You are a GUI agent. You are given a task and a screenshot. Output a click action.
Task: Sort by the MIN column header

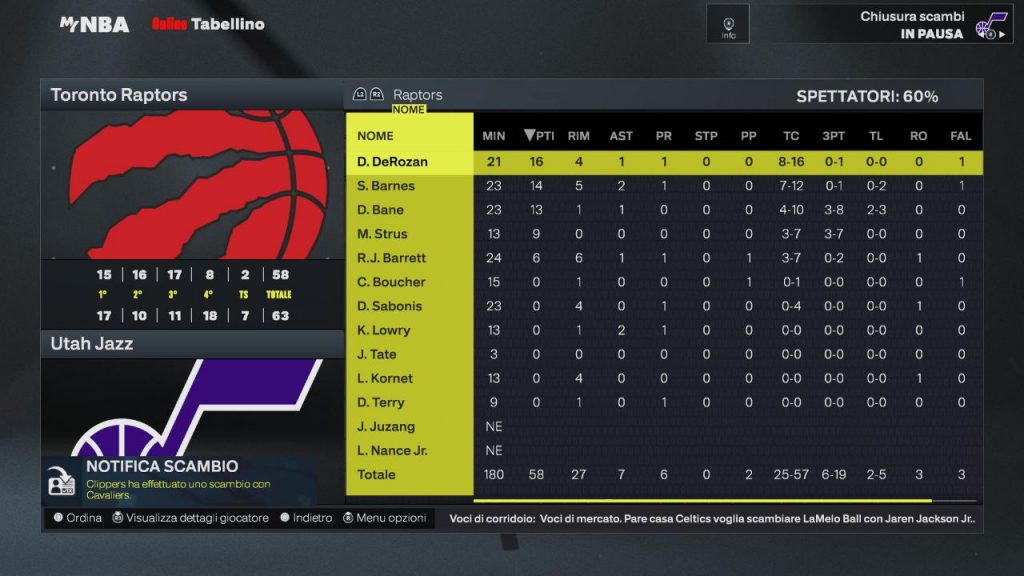[x=494, y=136]
